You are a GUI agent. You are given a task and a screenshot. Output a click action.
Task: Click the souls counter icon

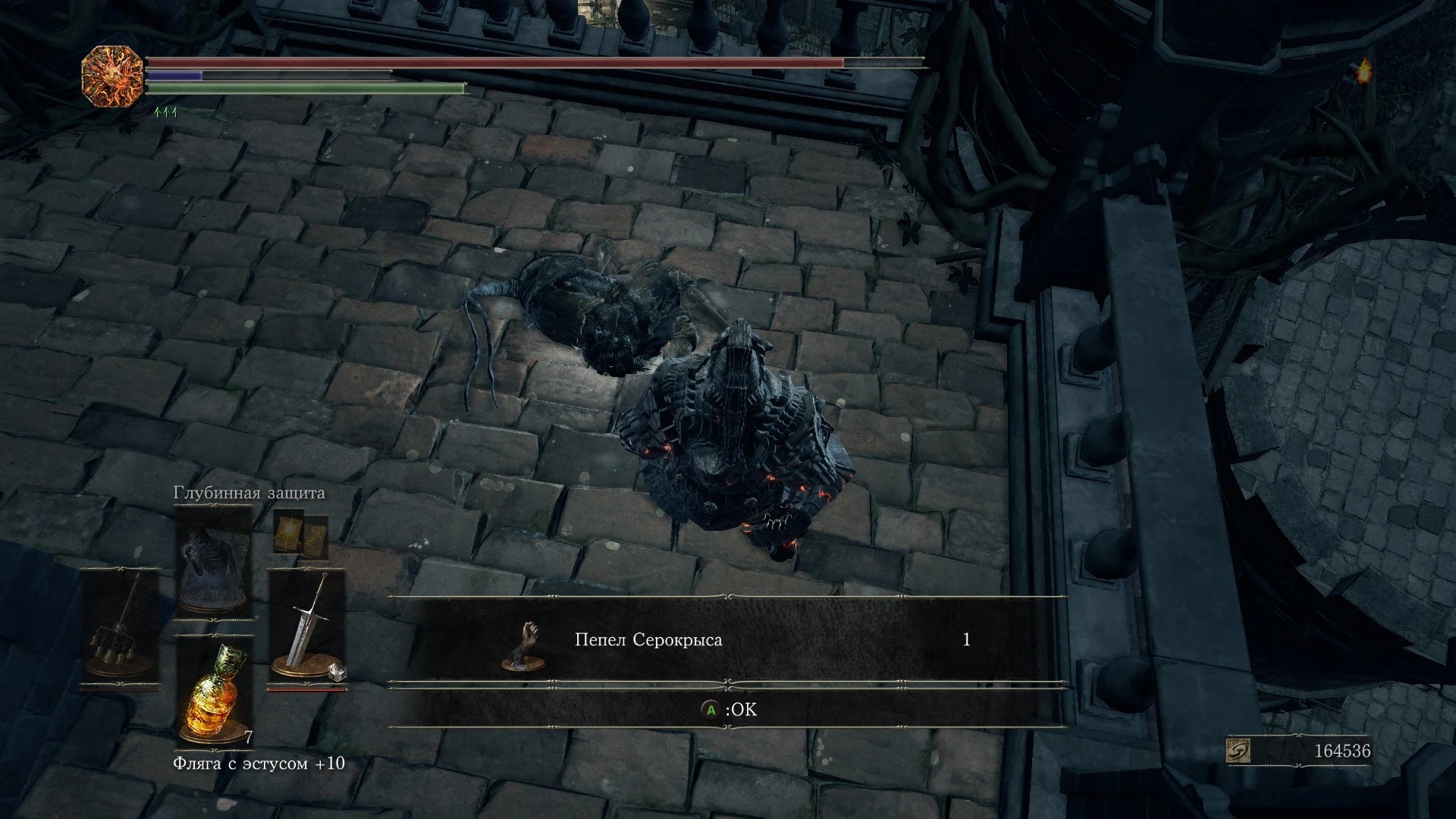(x=1238, y=751)
